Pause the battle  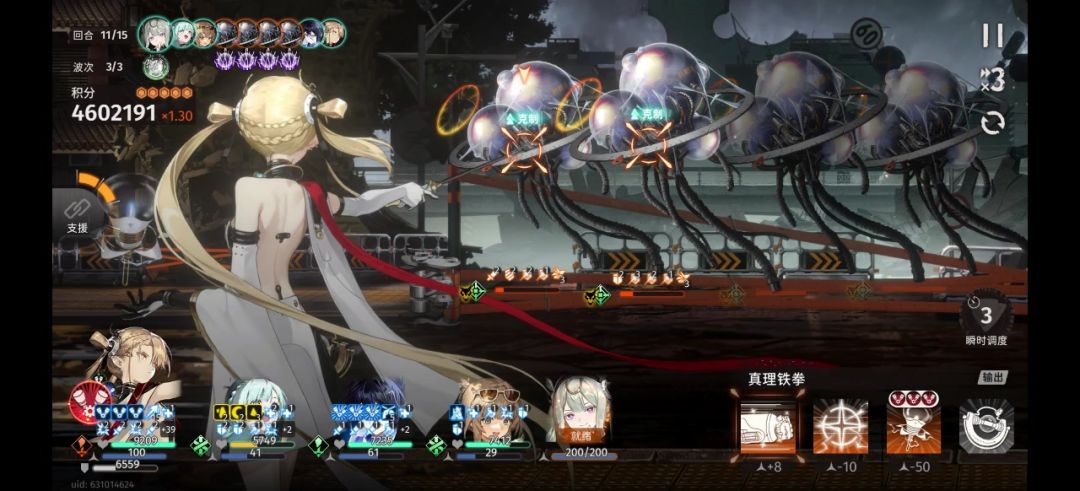(991, 36)
